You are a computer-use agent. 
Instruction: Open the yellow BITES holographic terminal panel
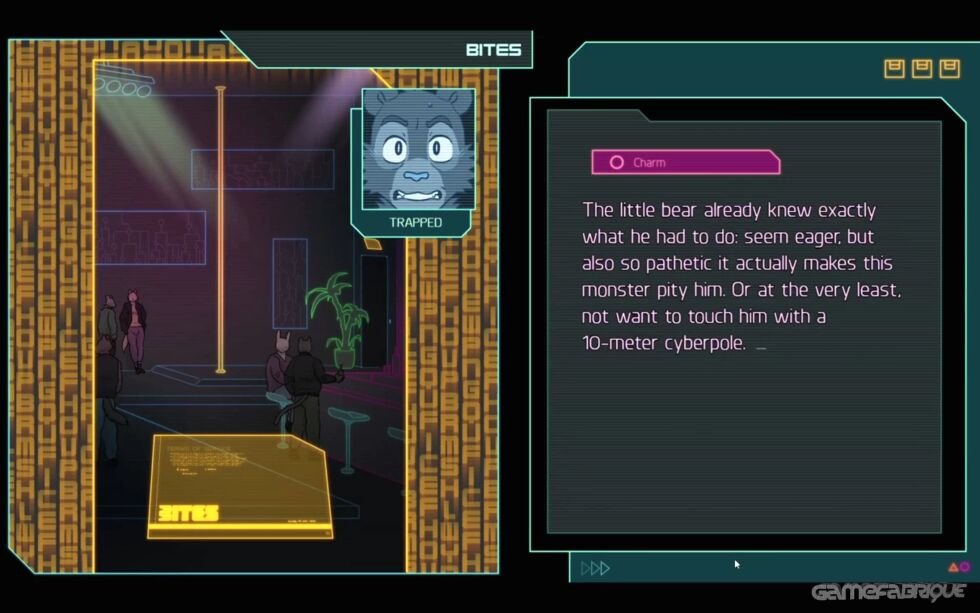coord(242,487)
